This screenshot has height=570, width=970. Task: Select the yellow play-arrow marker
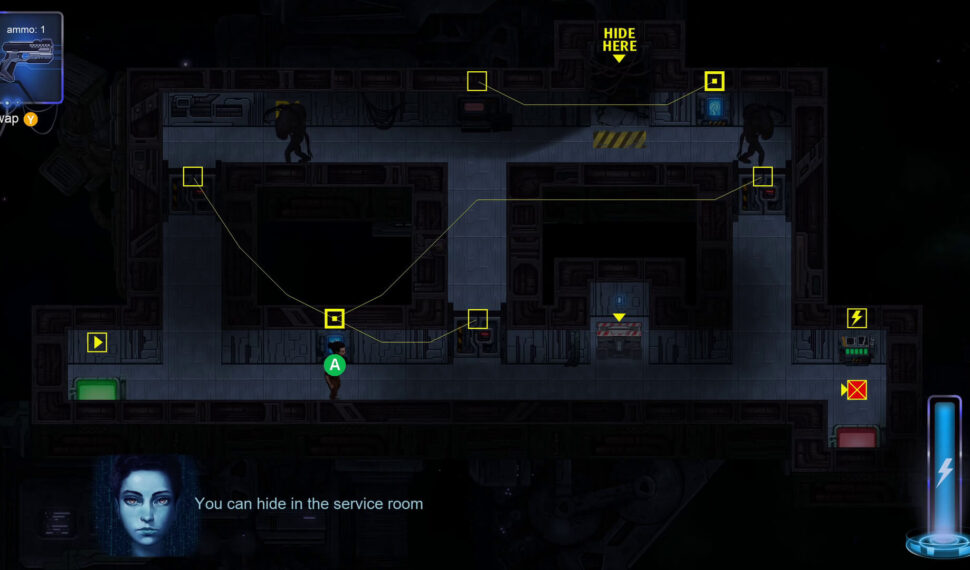point(97,342)
